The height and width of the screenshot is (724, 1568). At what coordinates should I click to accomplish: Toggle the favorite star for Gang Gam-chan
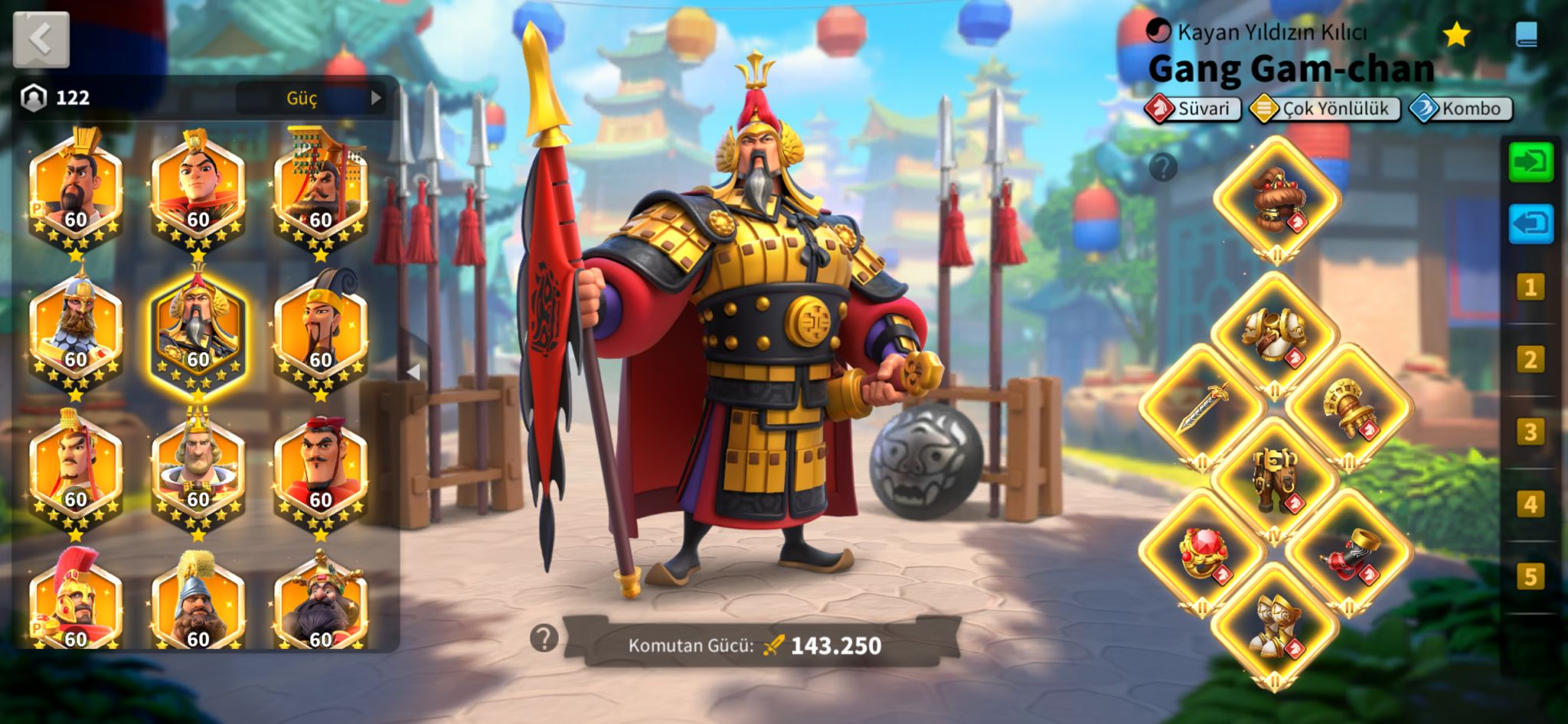tap(1455, 34)
